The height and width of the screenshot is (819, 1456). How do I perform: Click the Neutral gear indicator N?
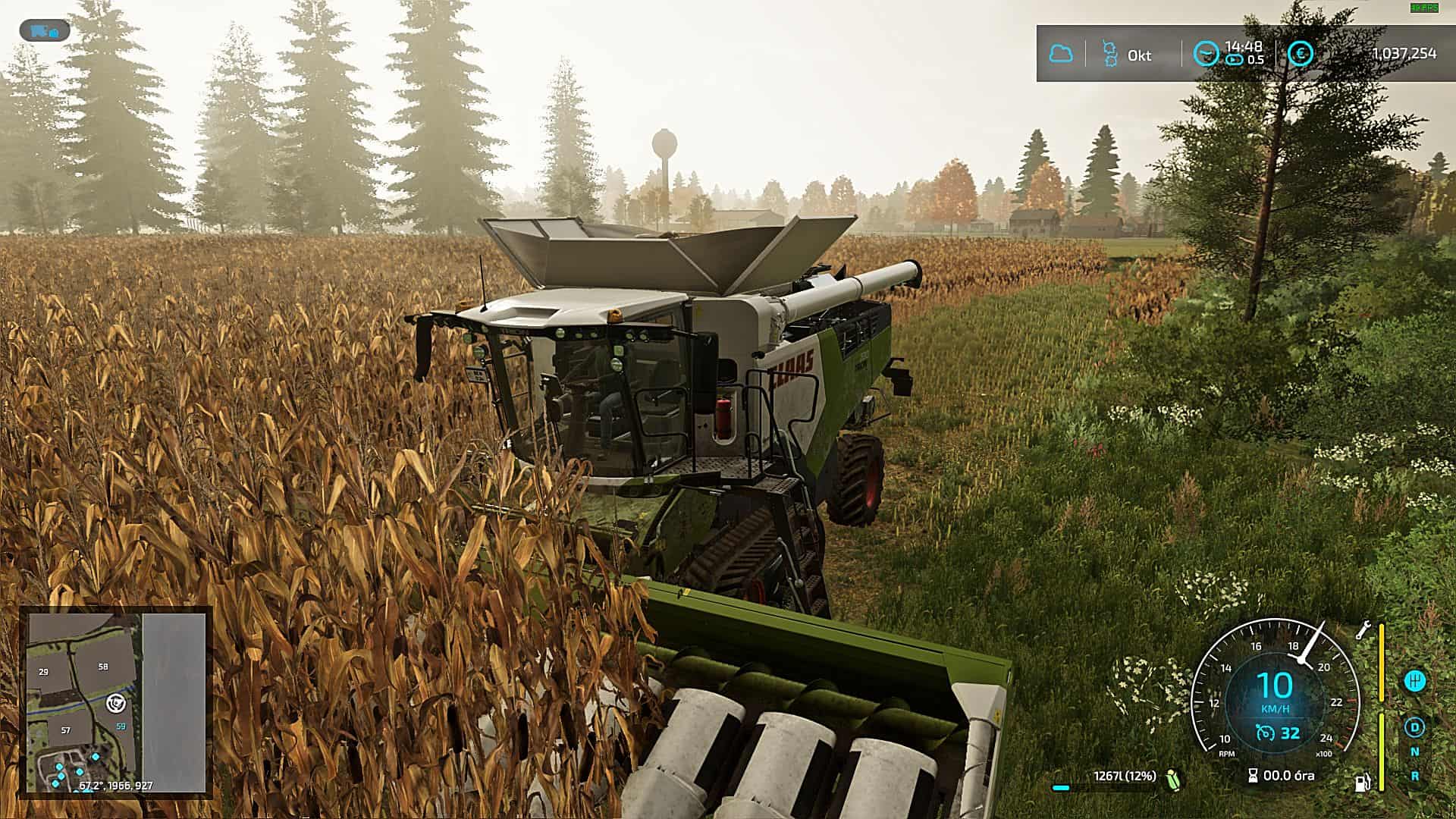point(1416,752)
